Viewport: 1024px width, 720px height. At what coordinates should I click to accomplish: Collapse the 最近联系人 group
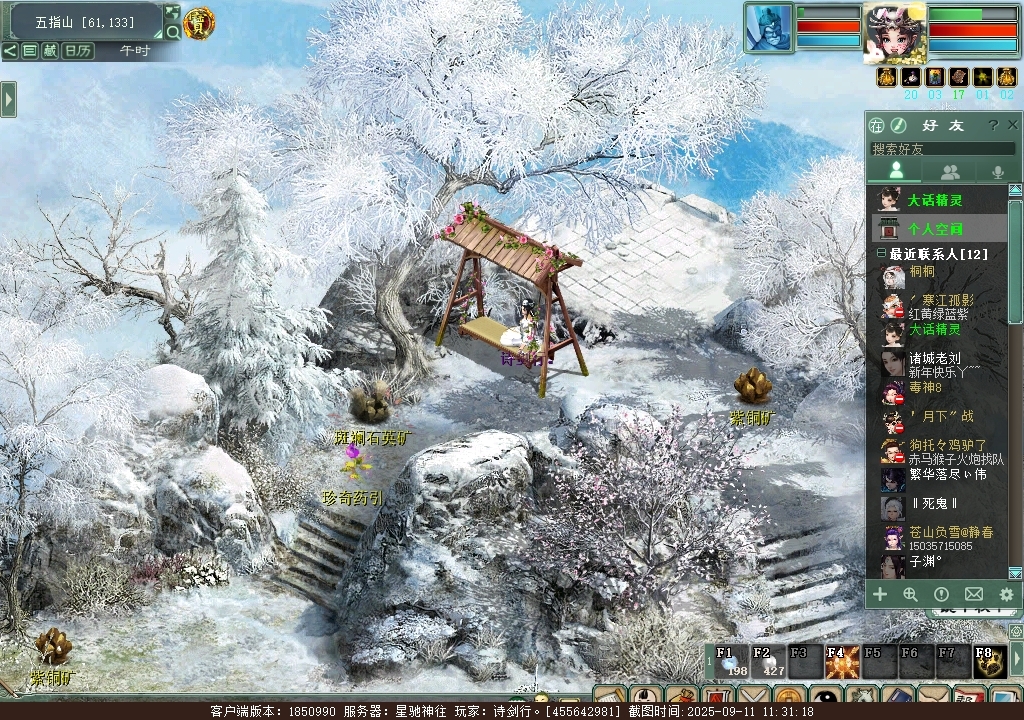point(881,255)
